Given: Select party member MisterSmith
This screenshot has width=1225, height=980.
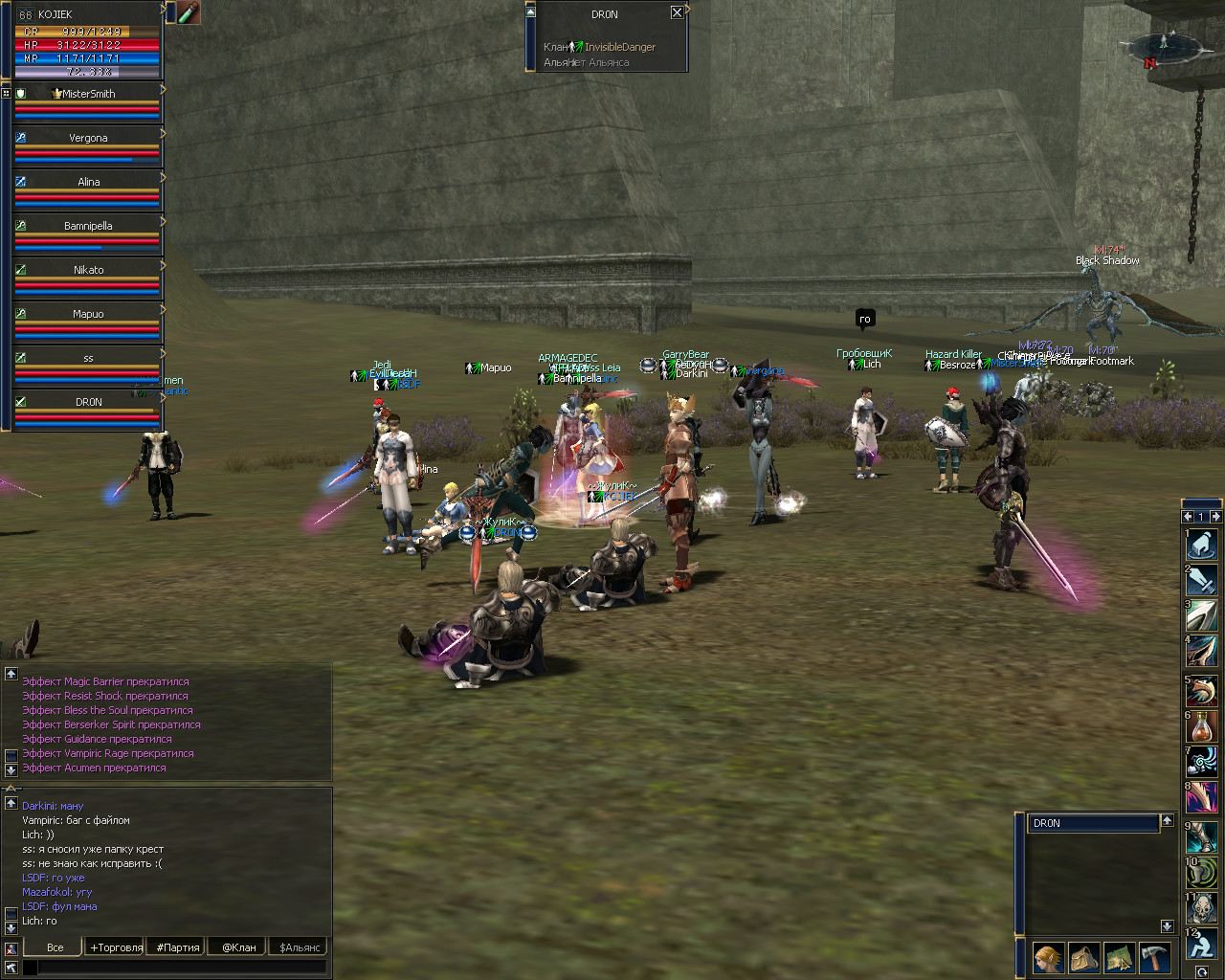Looking at the screenshot, I should click(x=87, y=94).
